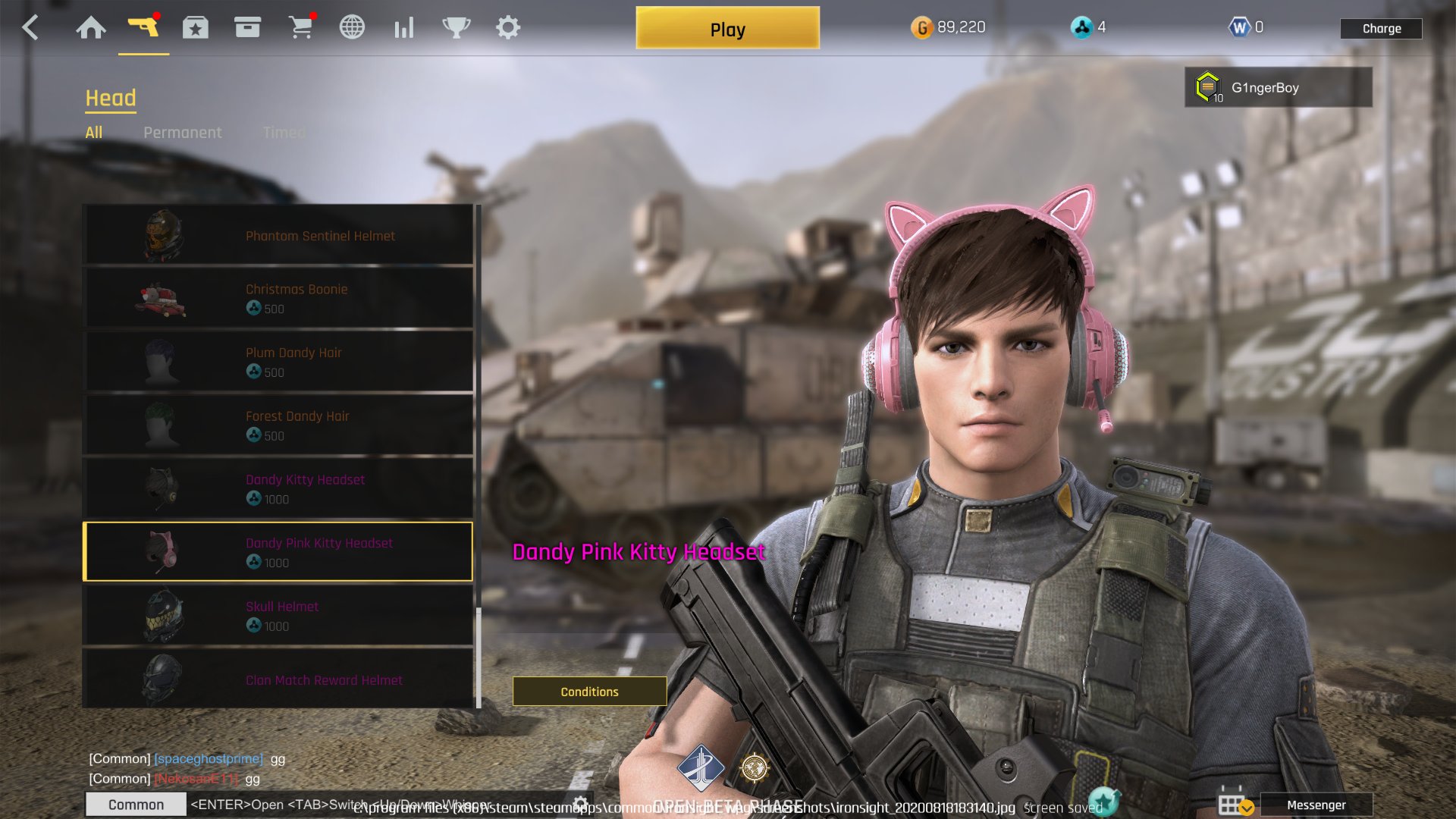Switch to the Timed tab

click(284, 132)
